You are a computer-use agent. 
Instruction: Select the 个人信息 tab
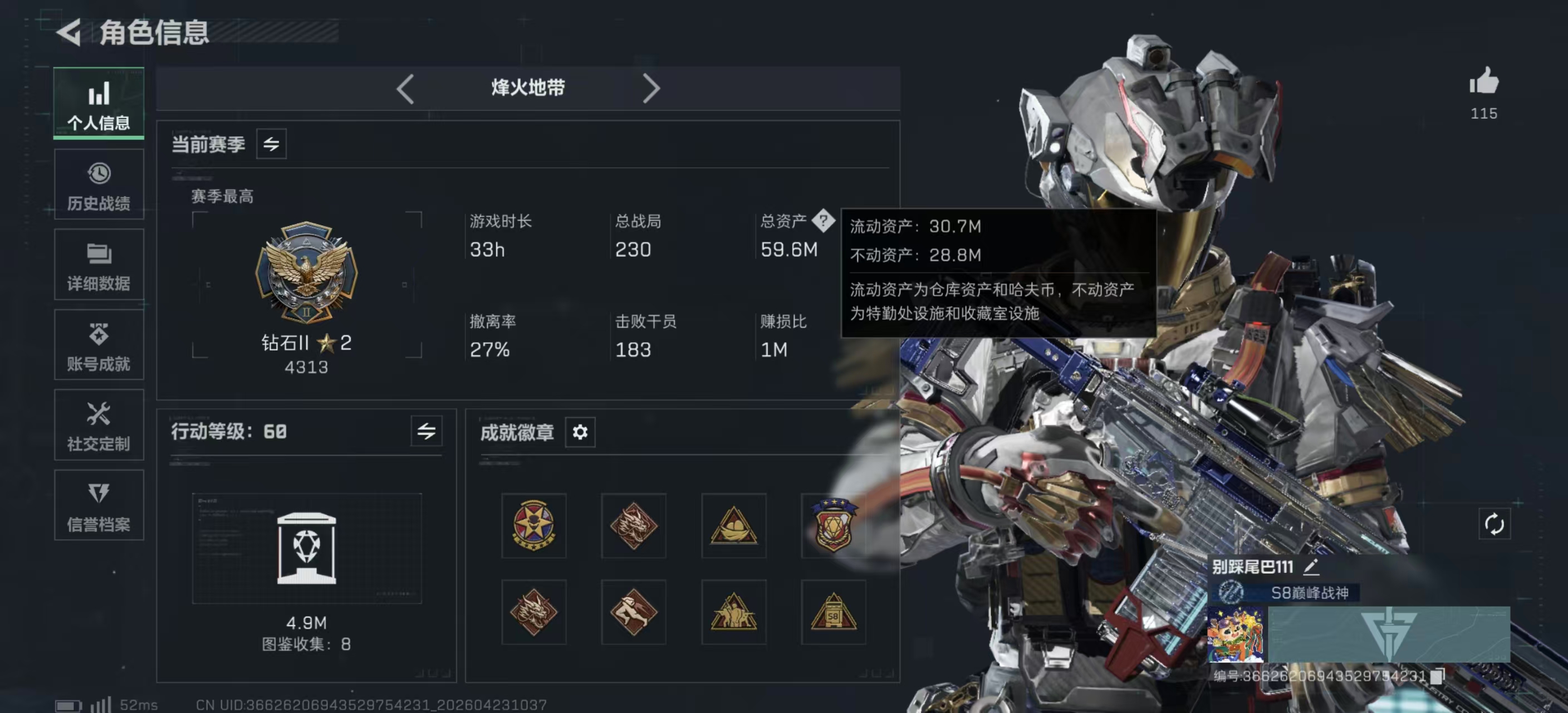coord(99,104)
